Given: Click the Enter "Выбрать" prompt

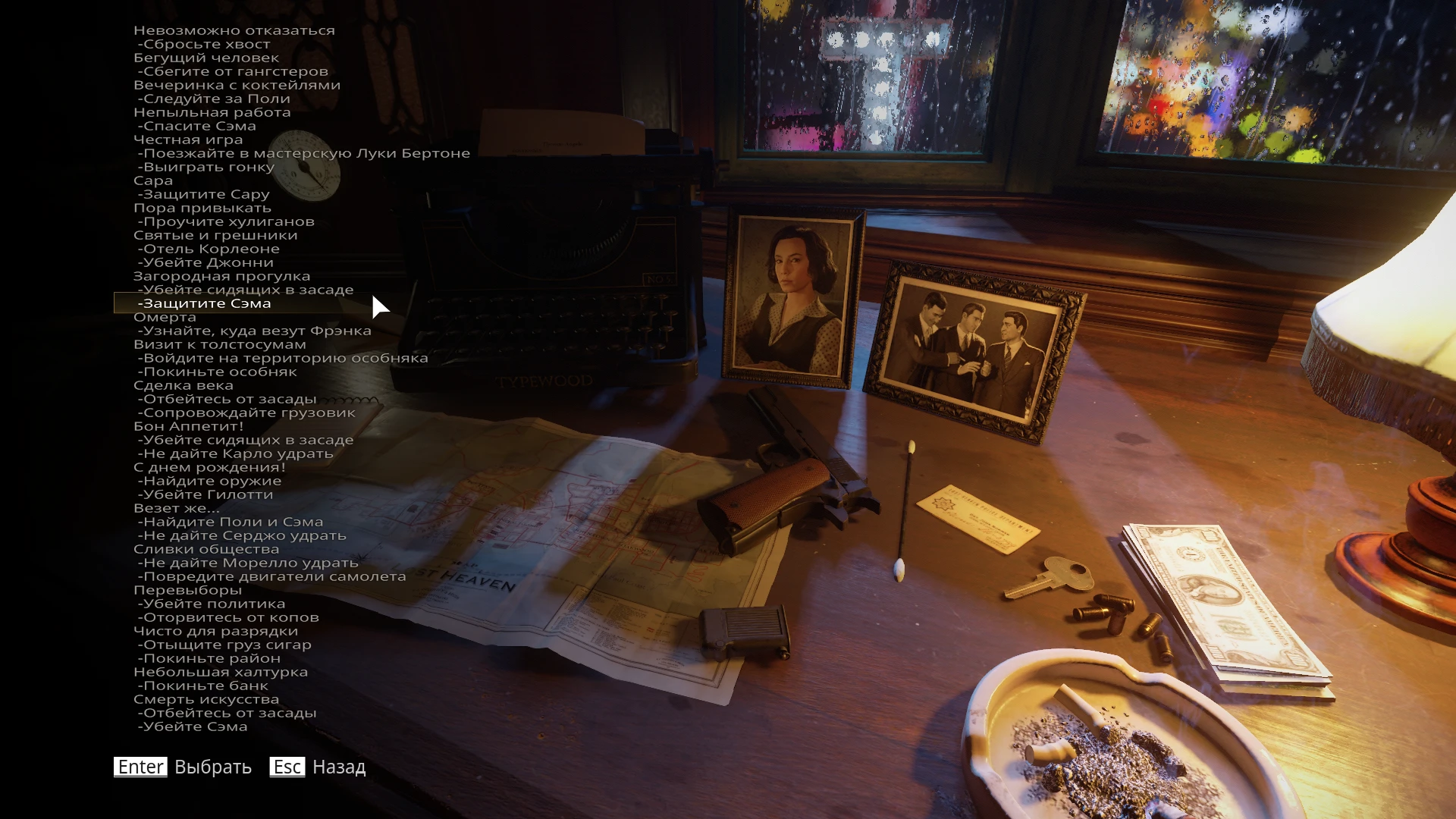Looking at the screenshot, I should point(181,767).
